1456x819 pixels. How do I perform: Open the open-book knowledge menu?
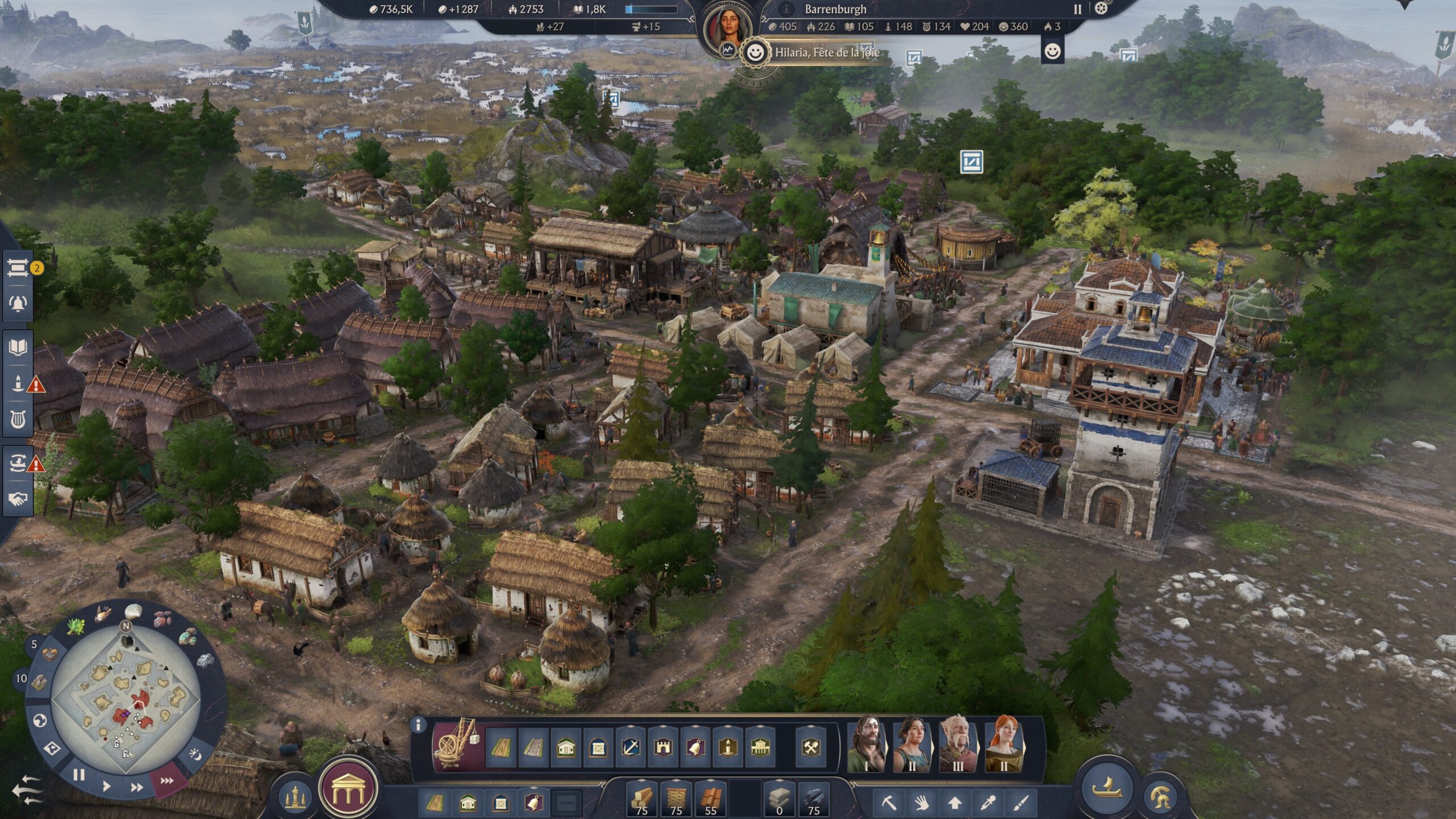18,348
